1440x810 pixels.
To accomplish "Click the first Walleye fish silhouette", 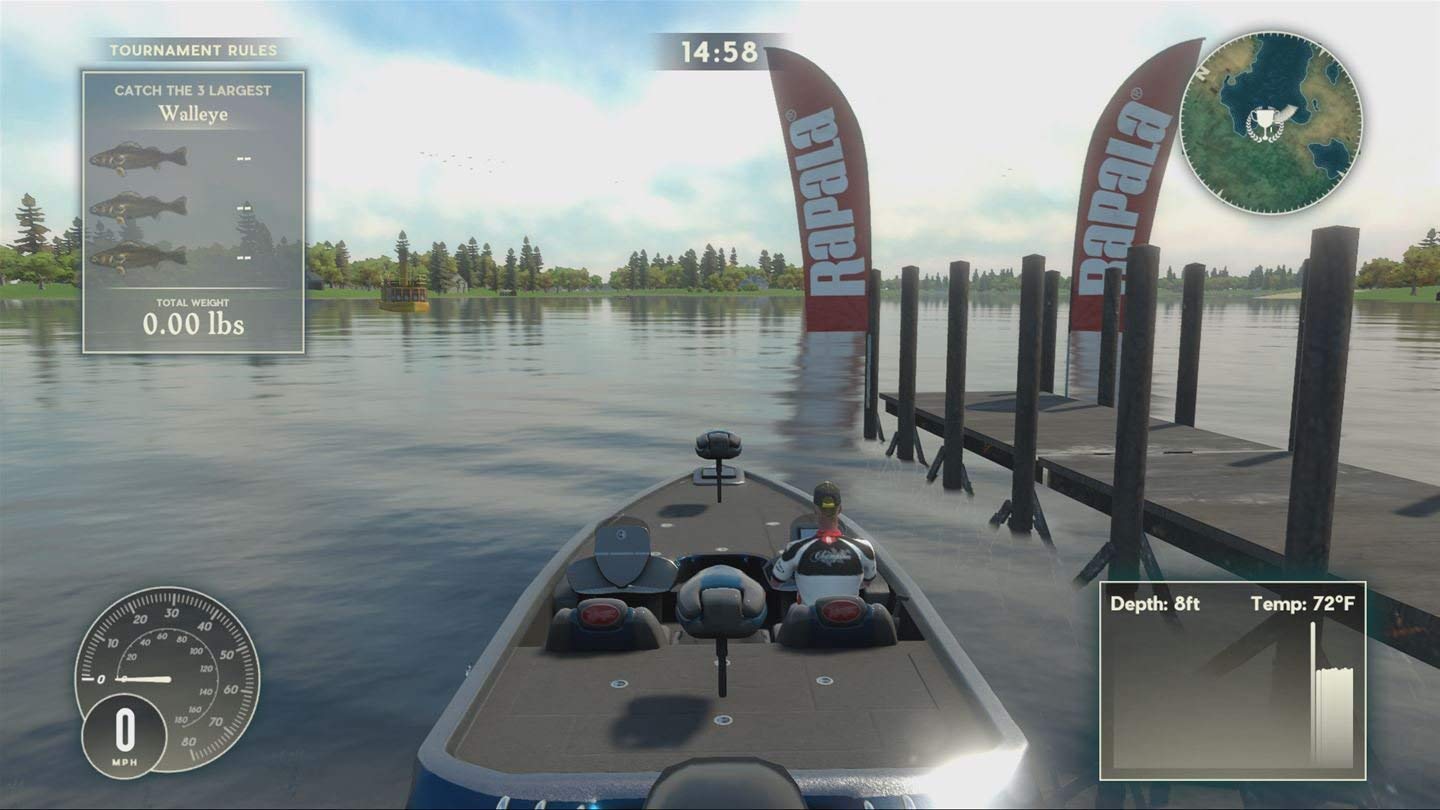I will [140, 157].
